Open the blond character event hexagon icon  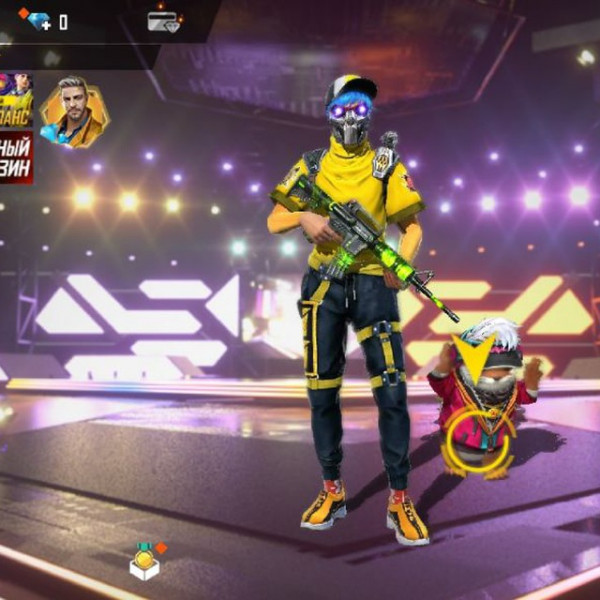(73, 110)
